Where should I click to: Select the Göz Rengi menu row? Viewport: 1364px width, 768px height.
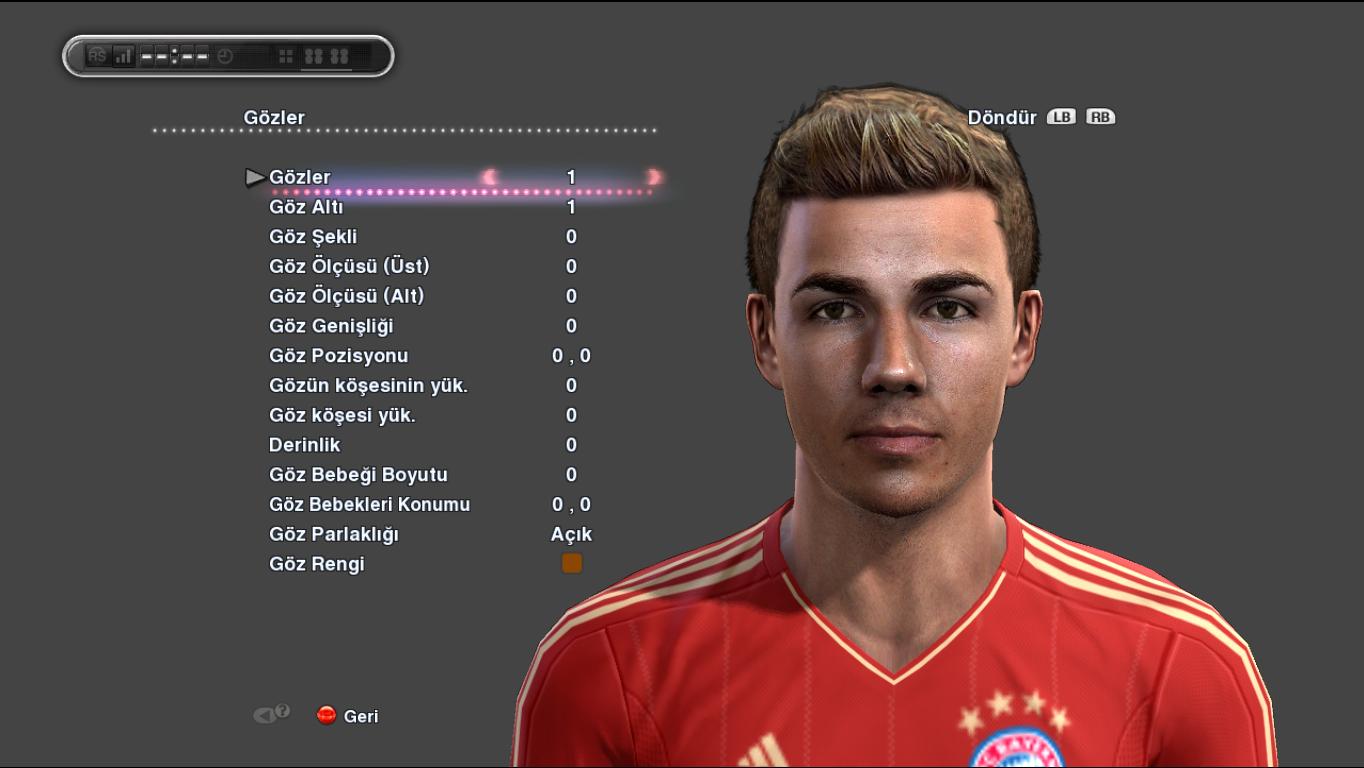point(317,564)
